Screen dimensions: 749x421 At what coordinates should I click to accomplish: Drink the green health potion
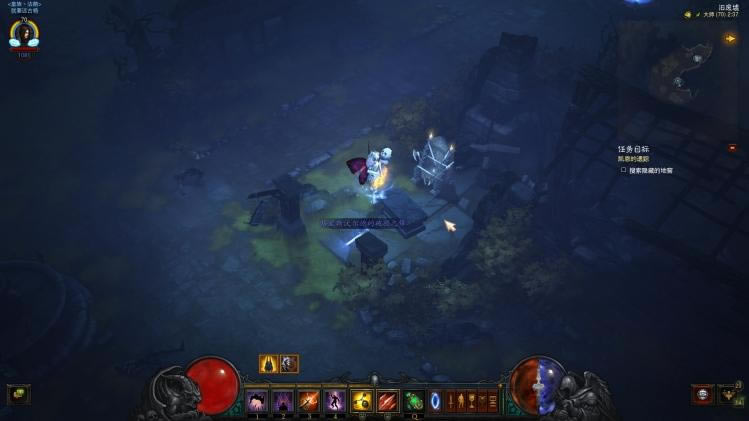coord(414,401)
